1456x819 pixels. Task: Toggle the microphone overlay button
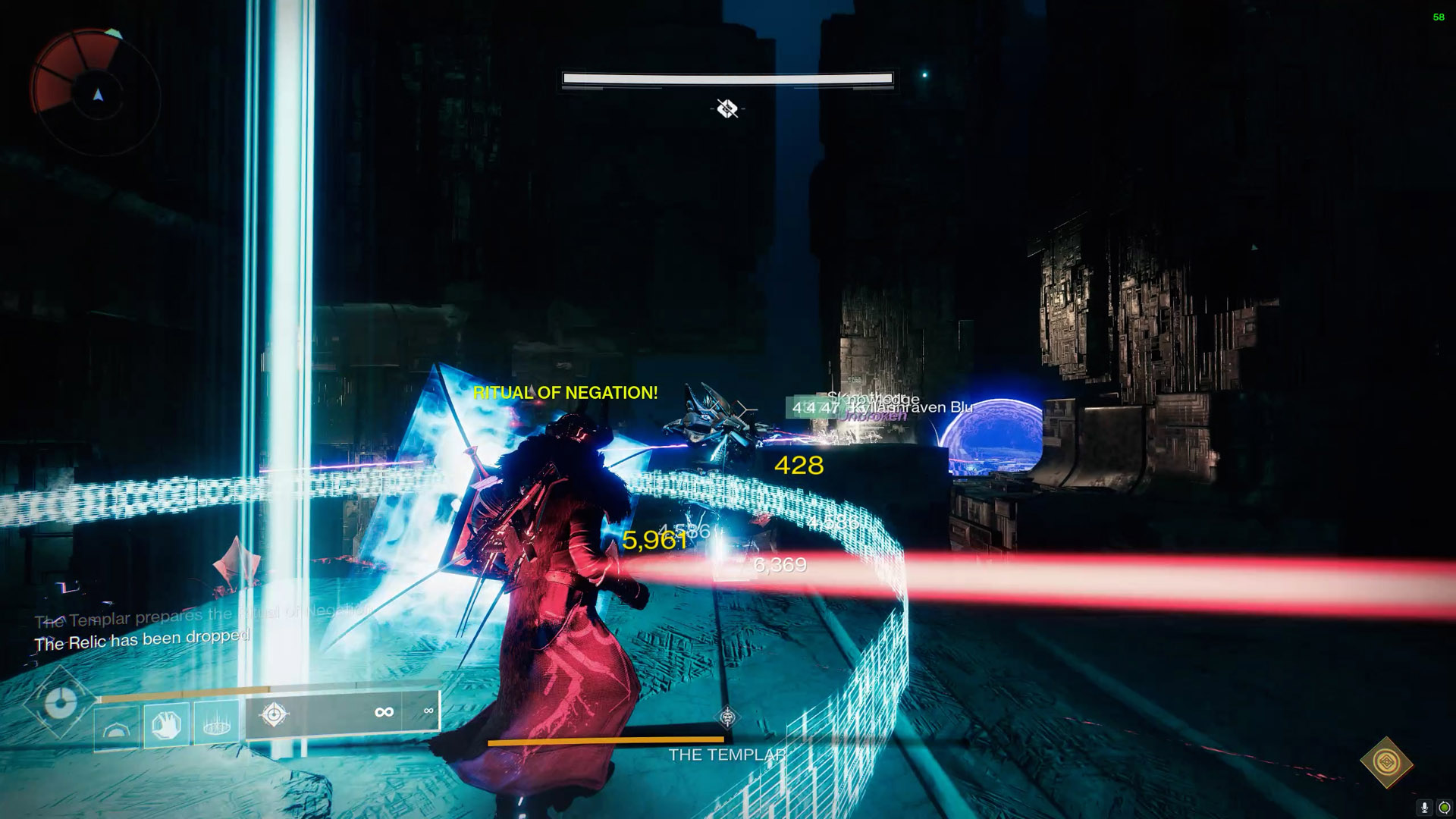[1425, 808]
